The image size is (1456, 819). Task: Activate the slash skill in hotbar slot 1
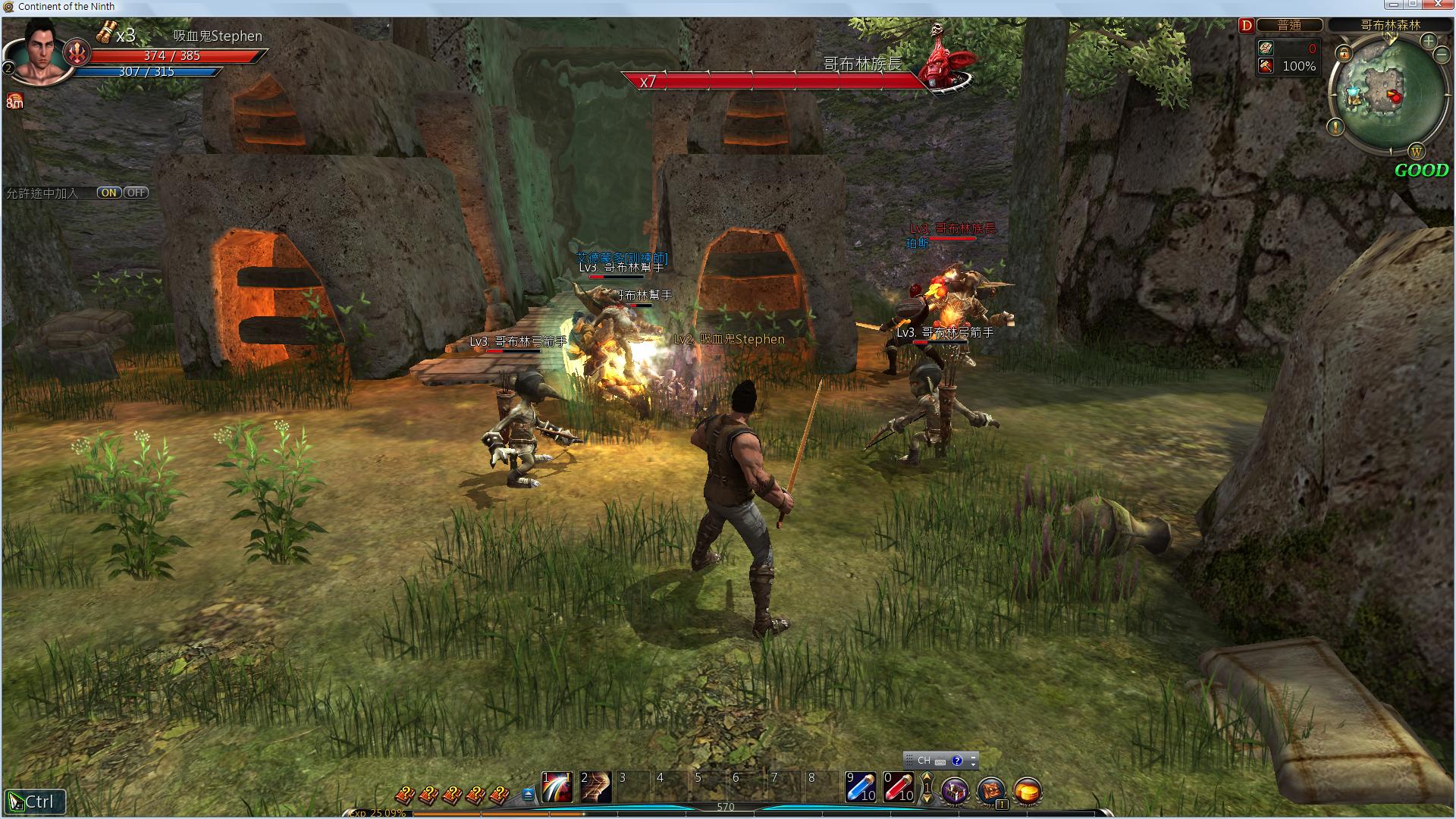point(557,787)
